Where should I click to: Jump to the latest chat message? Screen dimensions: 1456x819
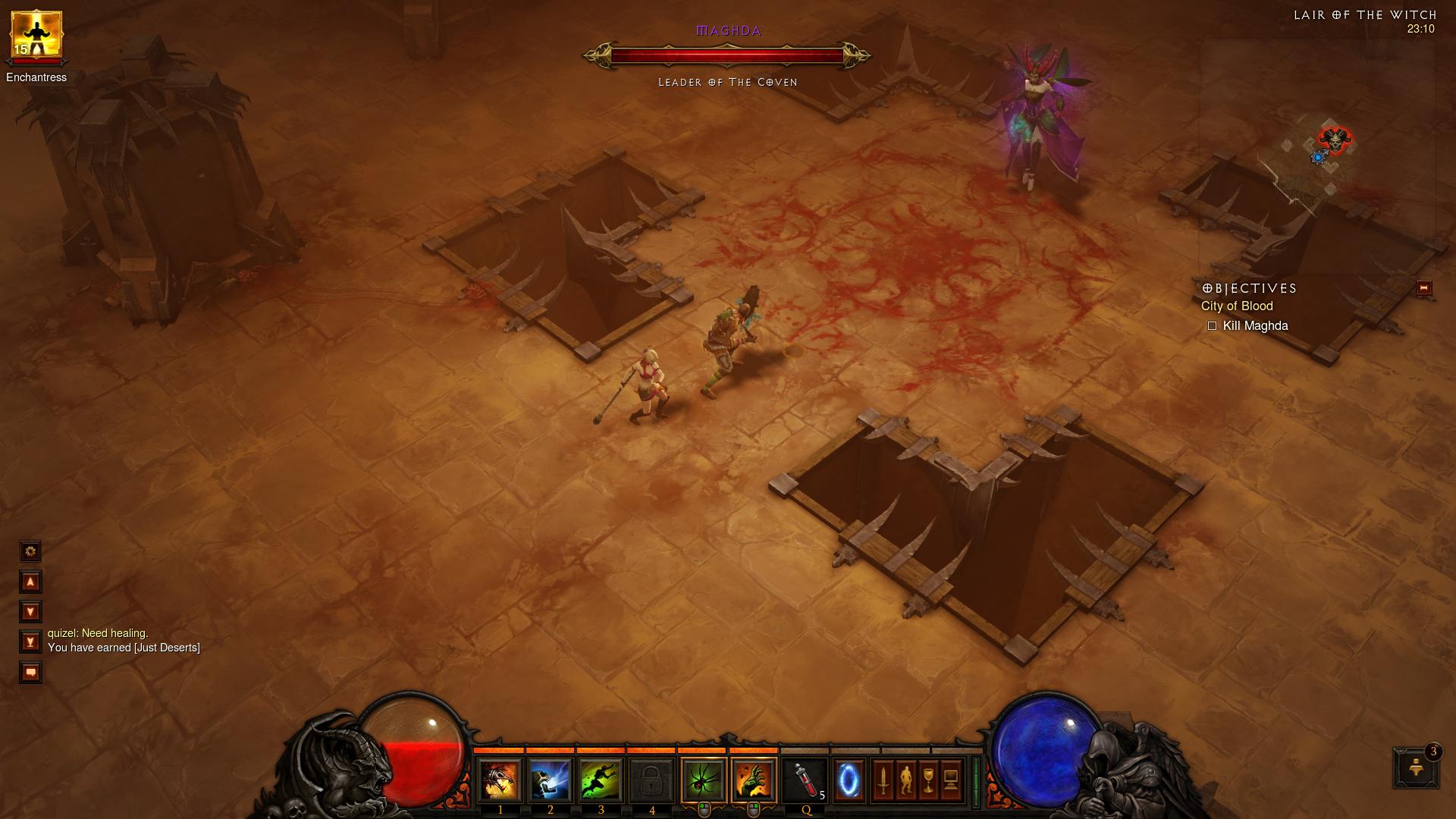point(30,642)
